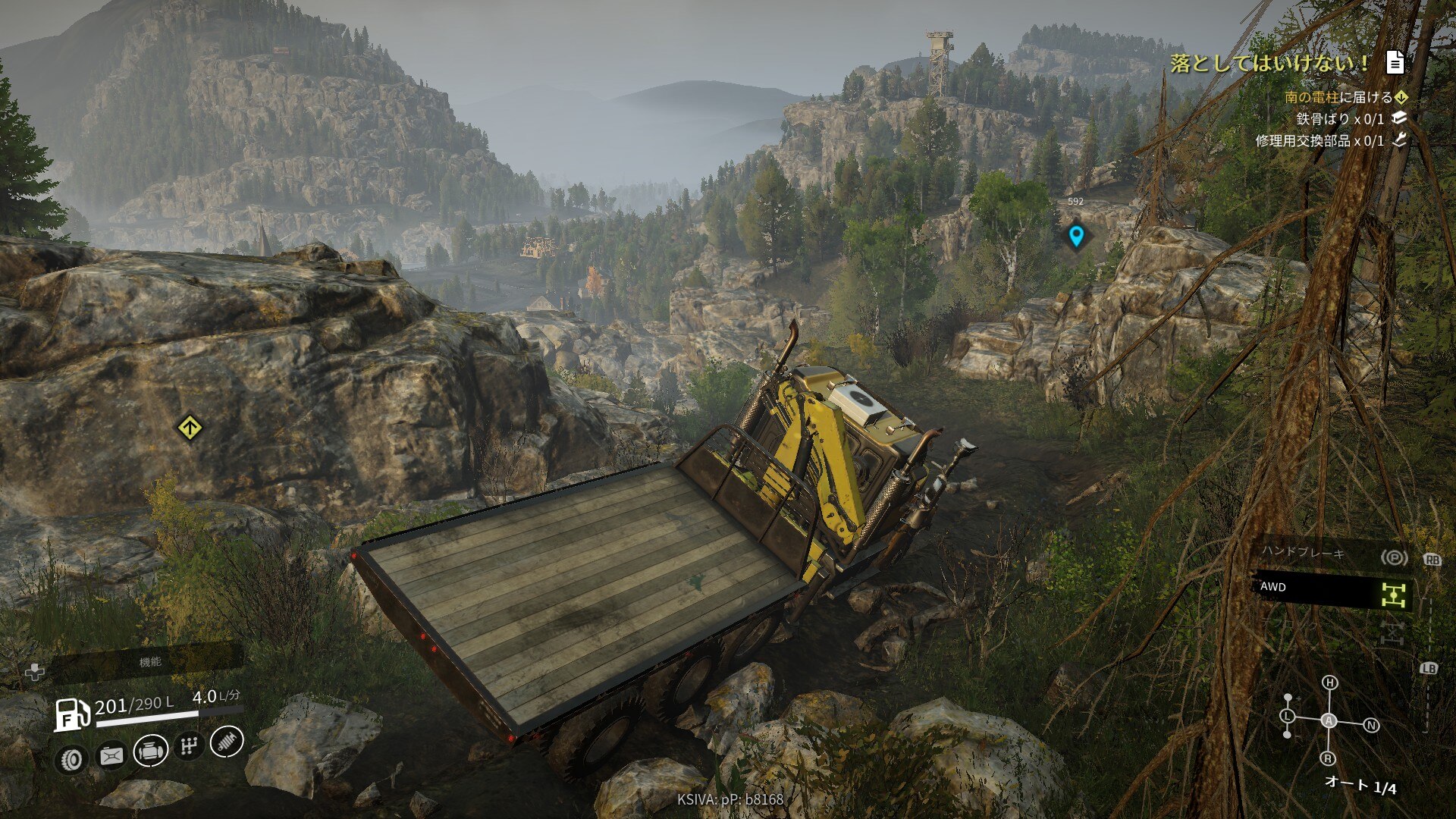The image size is (1456, 819).
Task: Click the suspension spring status icon
Action: (226, 741)
